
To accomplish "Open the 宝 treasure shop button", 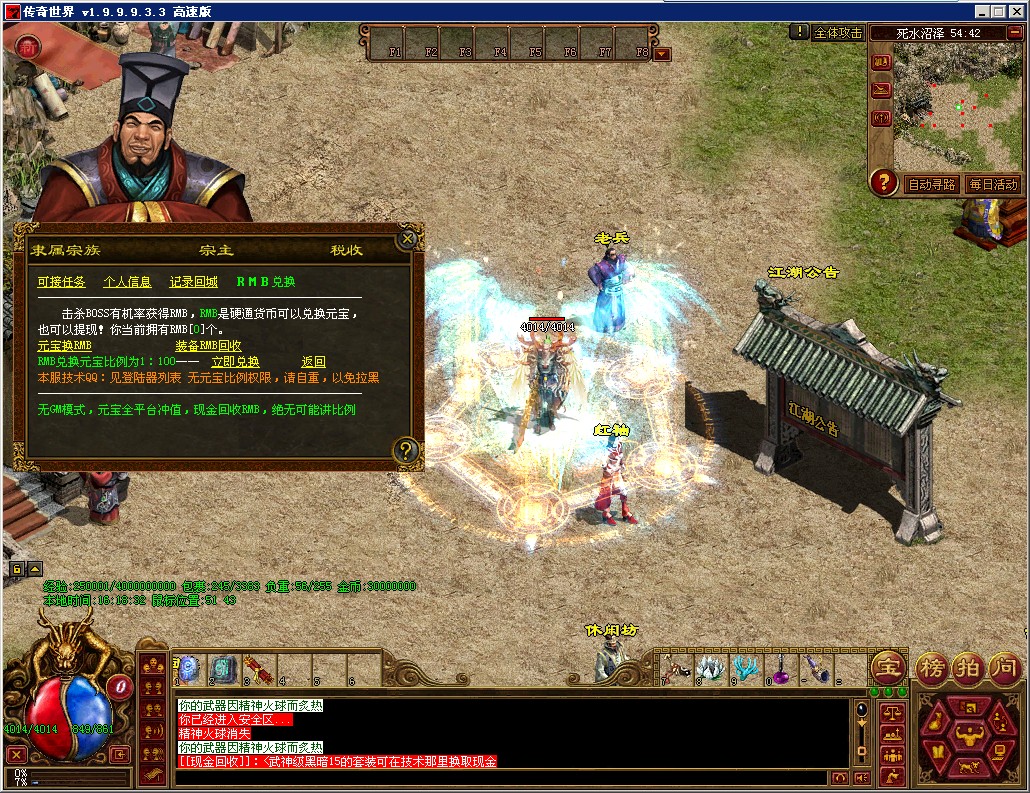I will tap(887, 667).
